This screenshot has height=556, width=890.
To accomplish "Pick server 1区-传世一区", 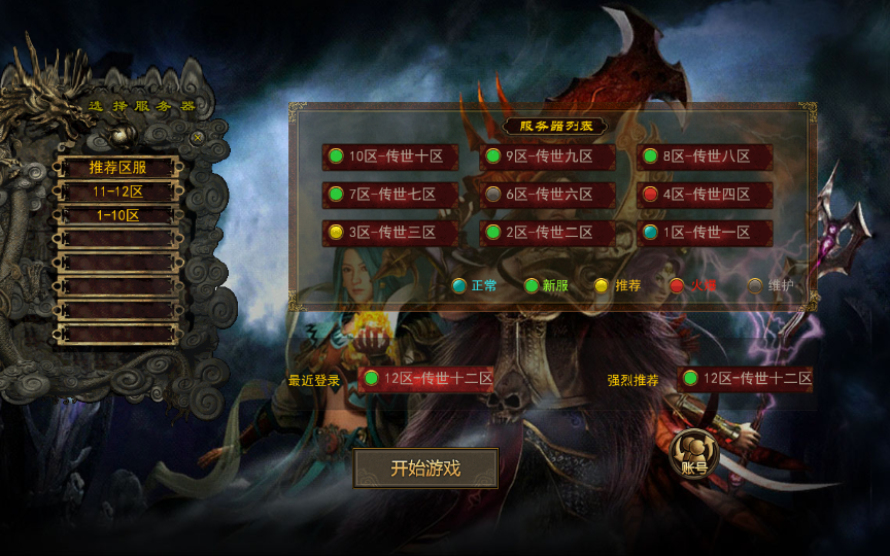I will click(705, 233).
